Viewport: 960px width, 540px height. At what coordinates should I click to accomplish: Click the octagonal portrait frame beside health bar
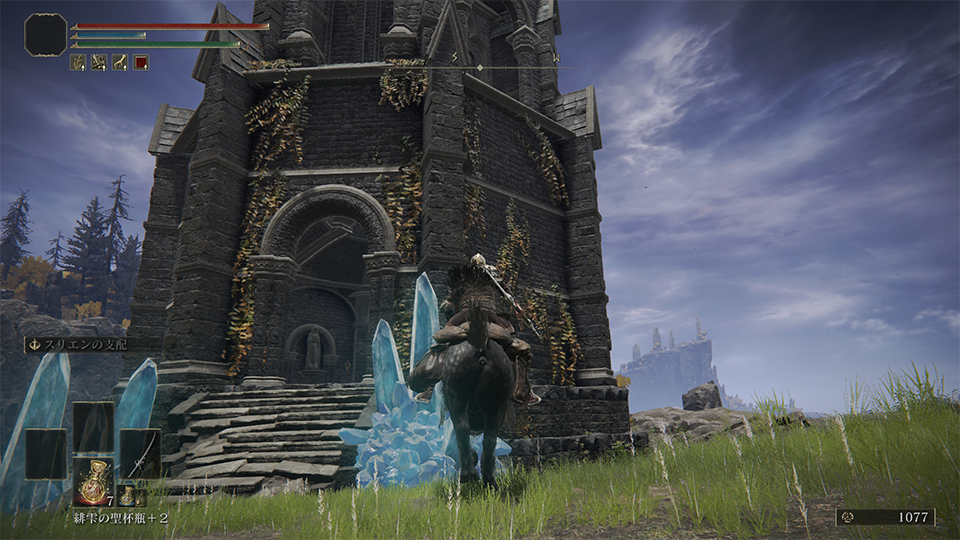pos(45,34)
